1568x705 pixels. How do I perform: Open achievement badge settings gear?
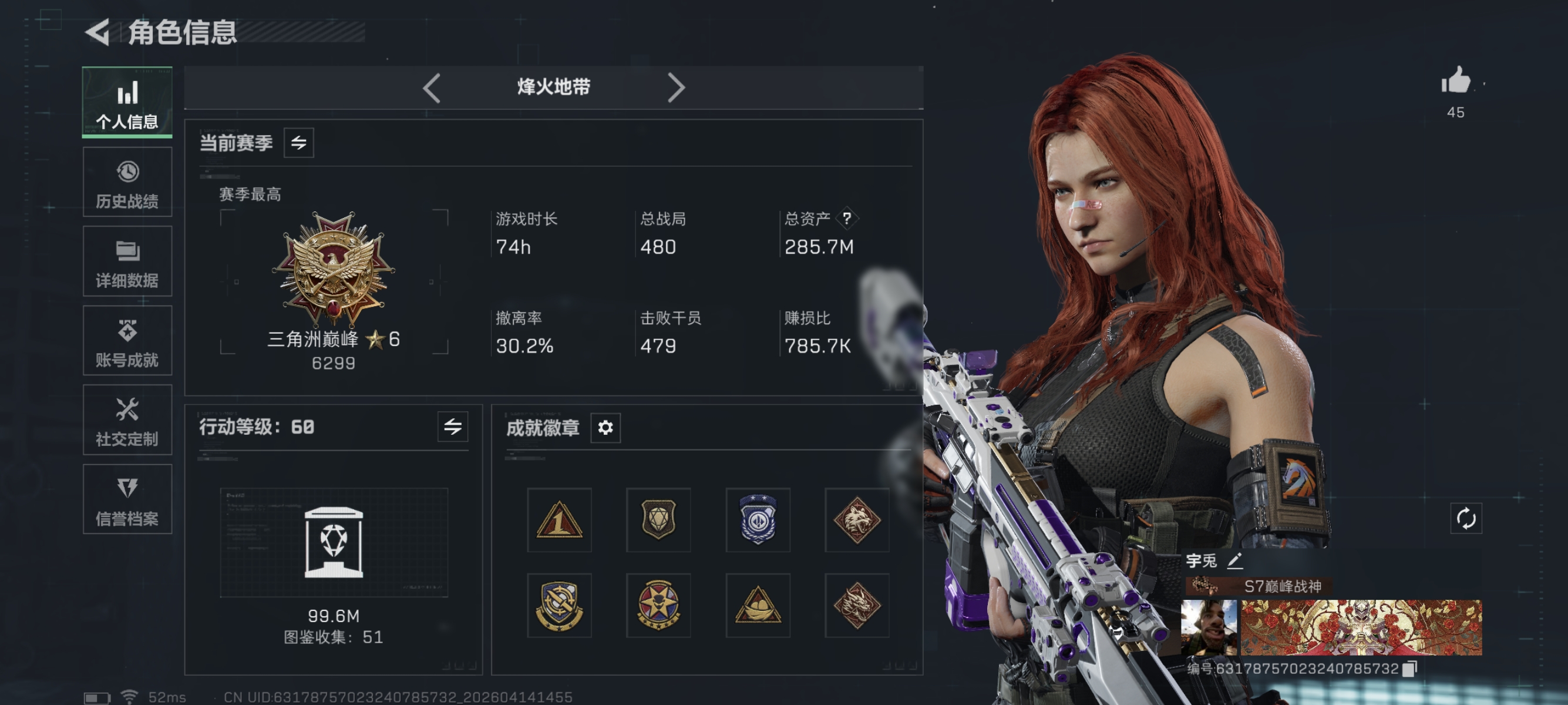click(604, 429)
